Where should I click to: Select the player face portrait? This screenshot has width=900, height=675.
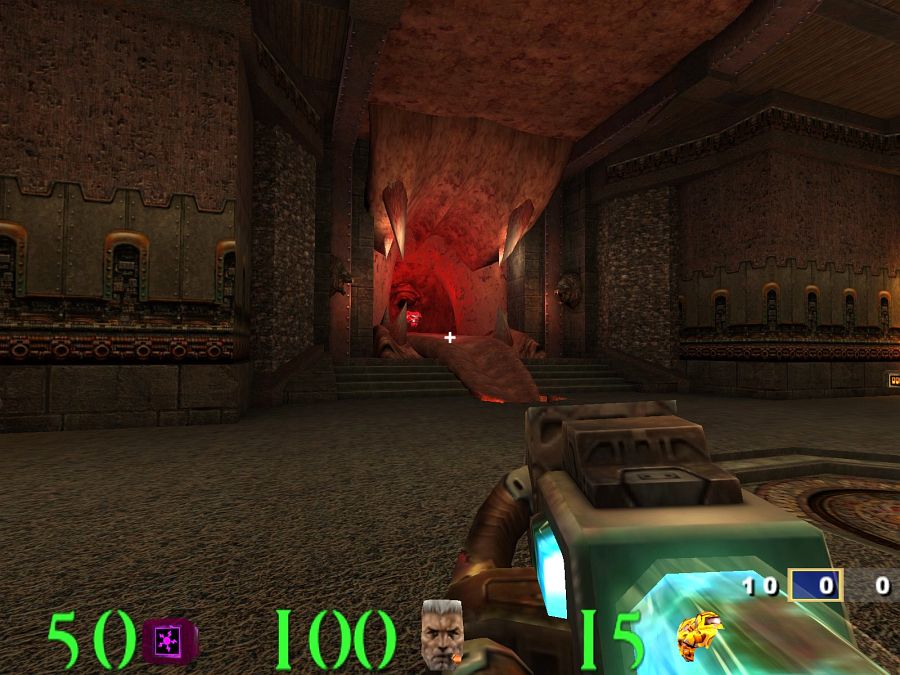tap(441, 634)
